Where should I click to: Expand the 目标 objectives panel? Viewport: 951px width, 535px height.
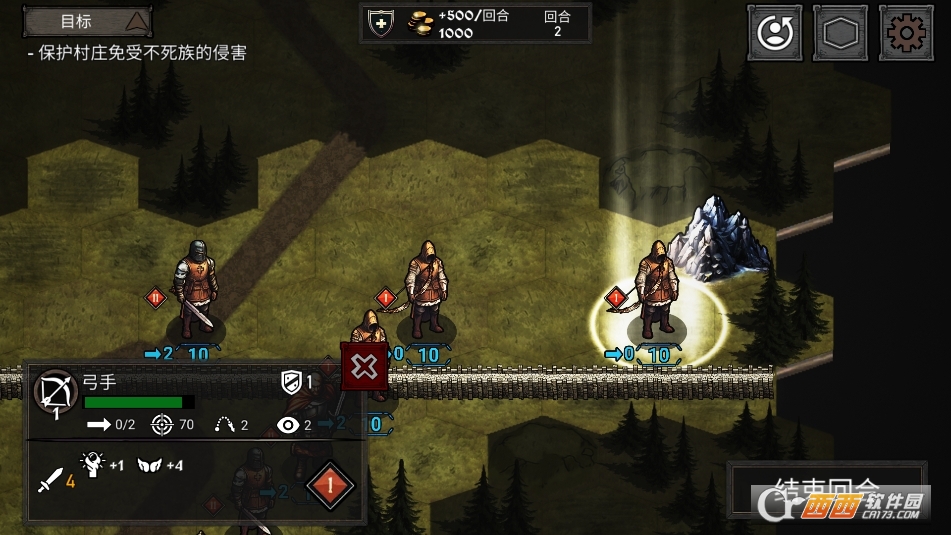click(x=88, y=20)
